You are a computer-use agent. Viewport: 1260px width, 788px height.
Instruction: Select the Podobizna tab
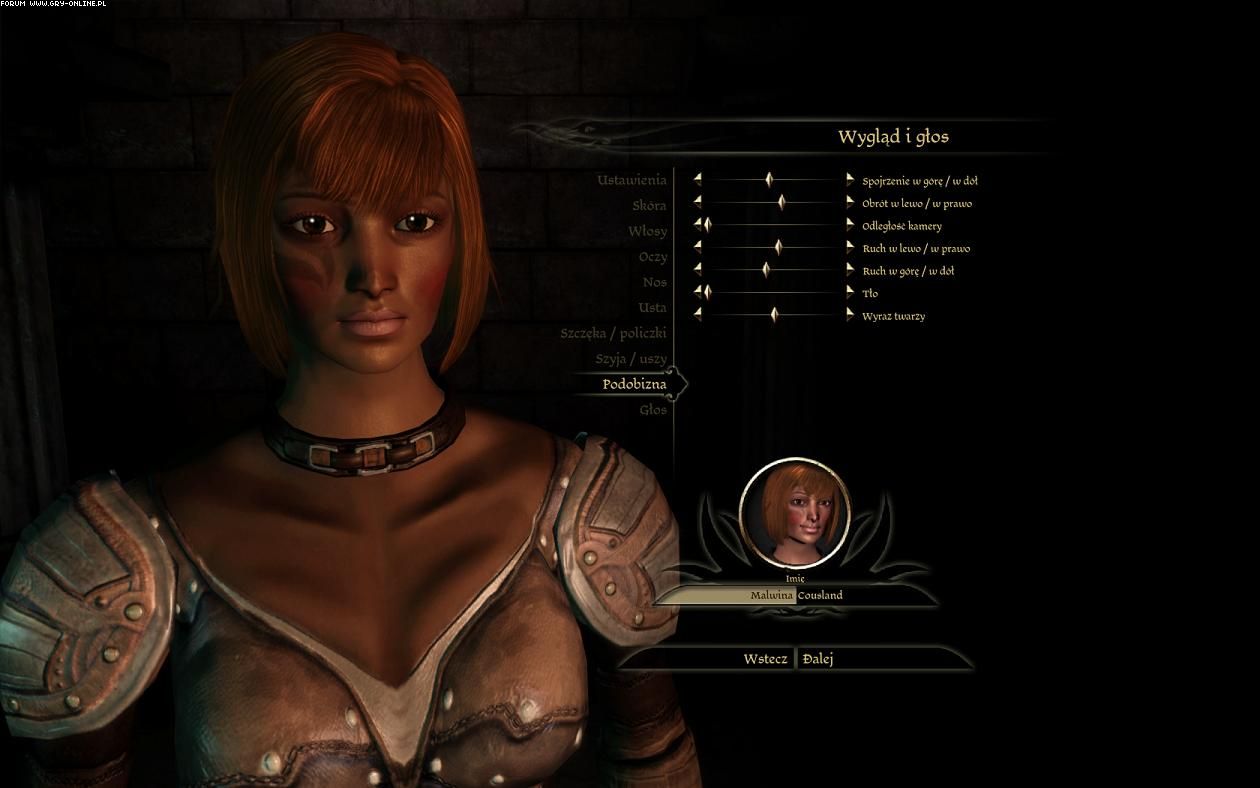pyautogui.click(x=634, y=384)
